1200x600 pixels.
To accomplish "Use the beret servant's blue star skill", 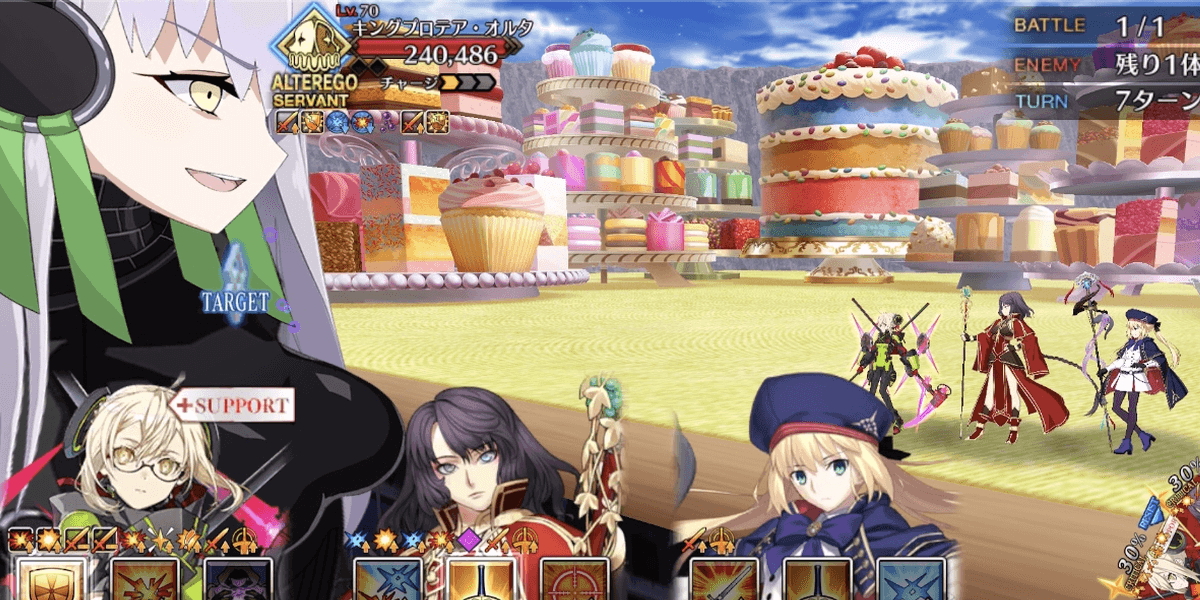I will click(910, 580).
